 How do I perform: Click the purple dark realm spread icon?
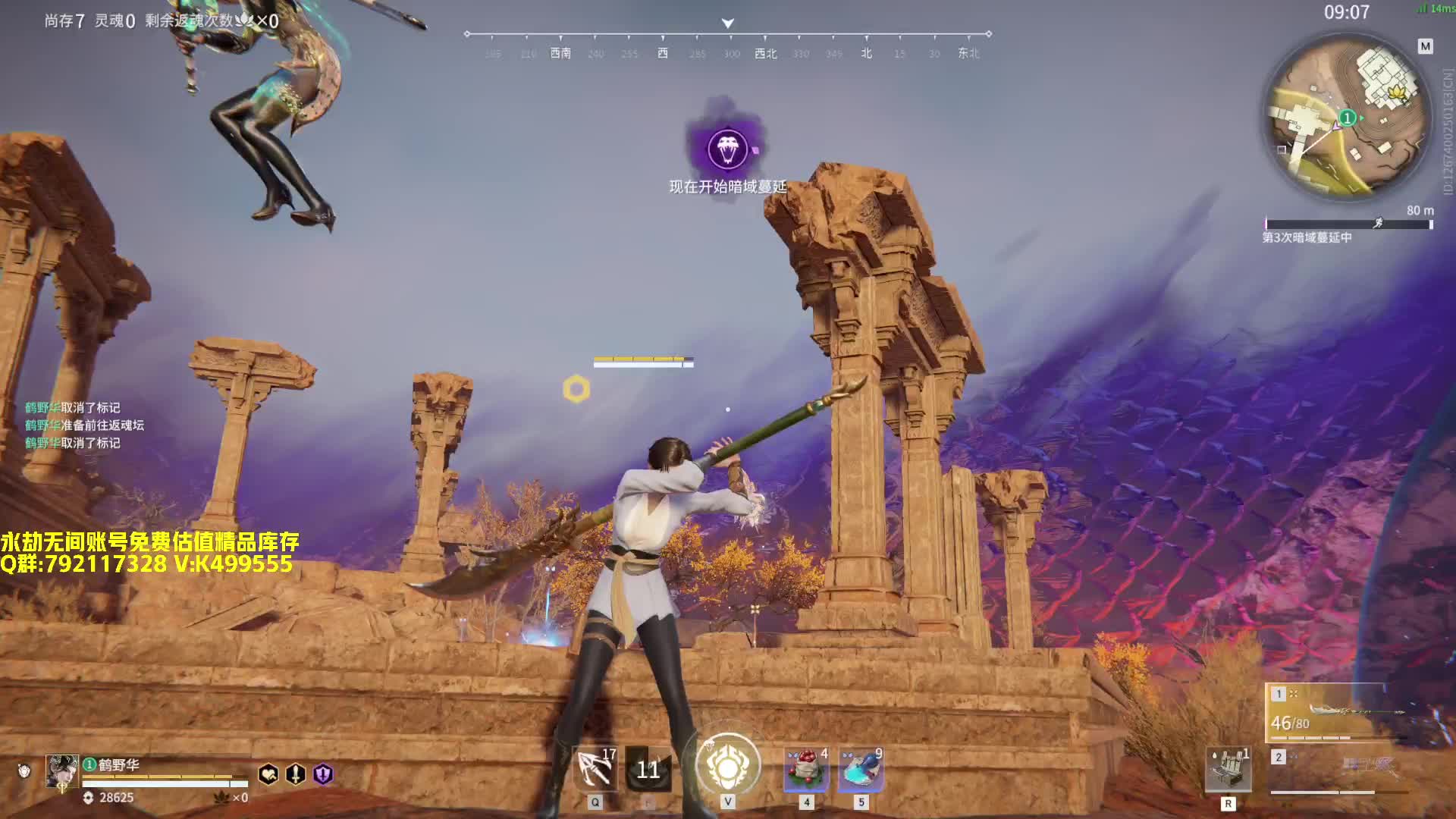[727, 149]
